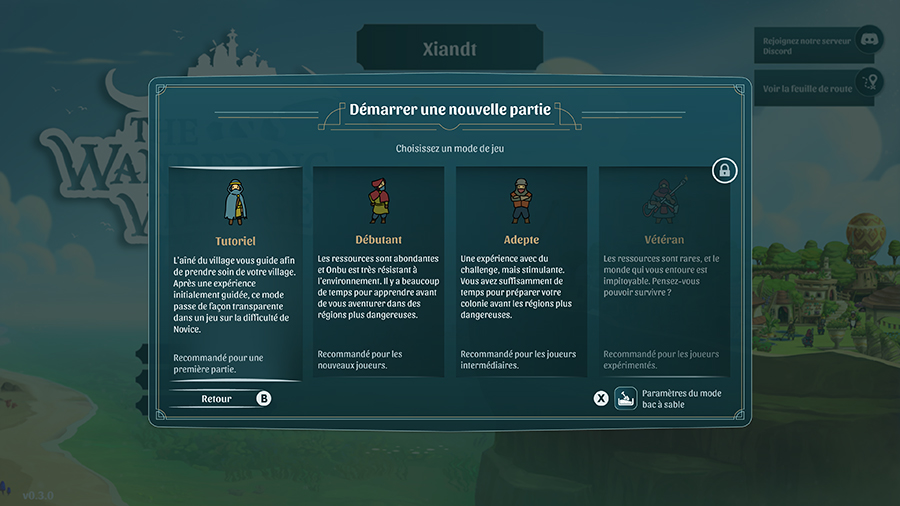The image size is (900, 506).
Task: Open Voir la feuille de route
Action: click(815, 88)
